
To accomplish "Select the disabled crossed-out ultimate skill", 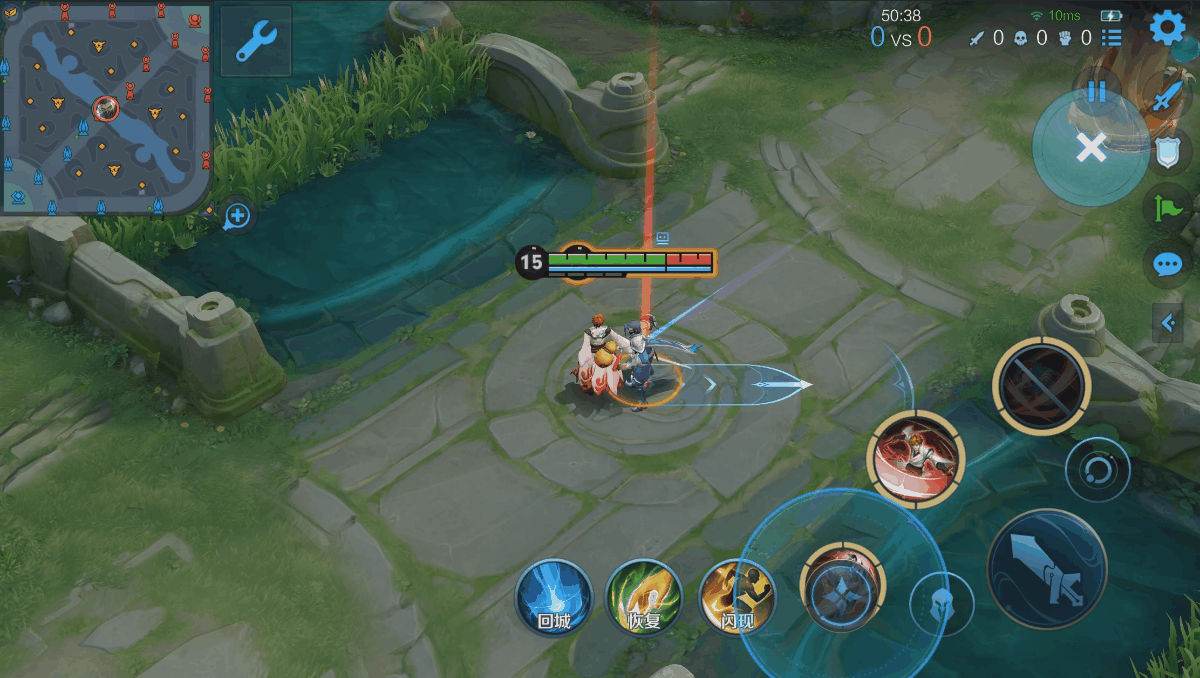I will pyautogui.click(x=1041, y=385).
